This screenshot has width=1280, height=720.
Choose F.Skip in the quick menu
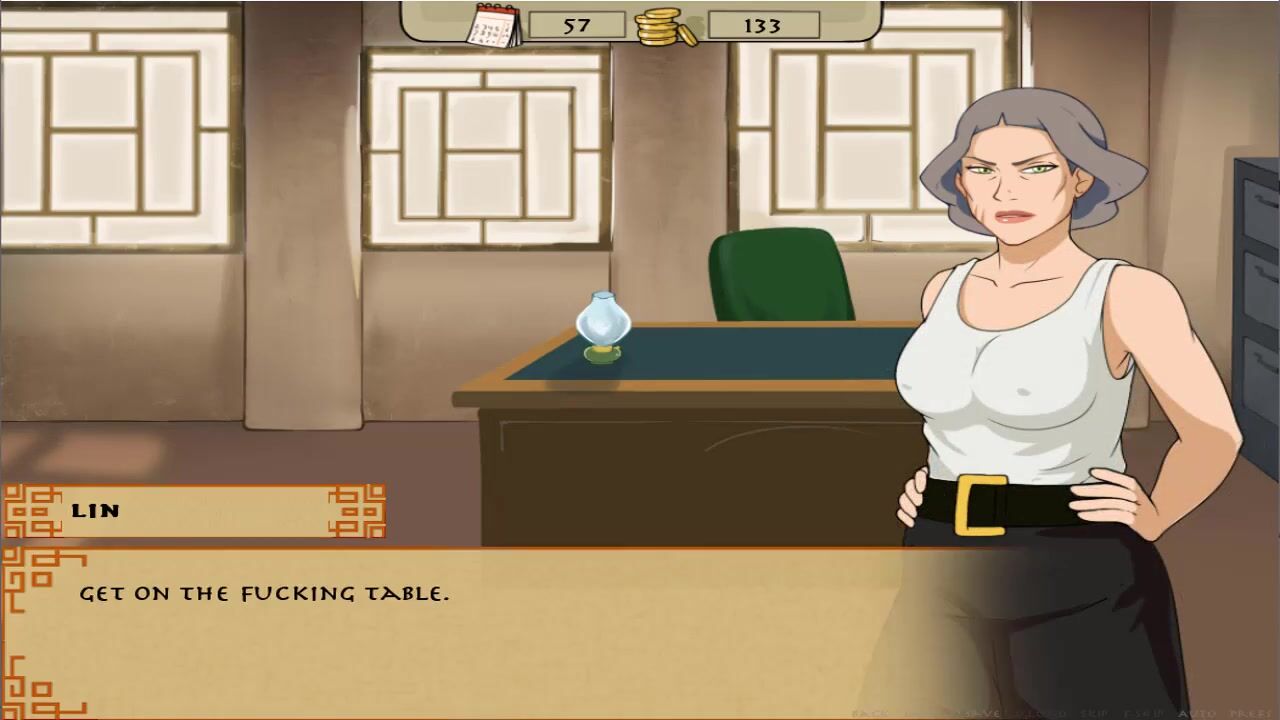click(x=1144, y=714)
